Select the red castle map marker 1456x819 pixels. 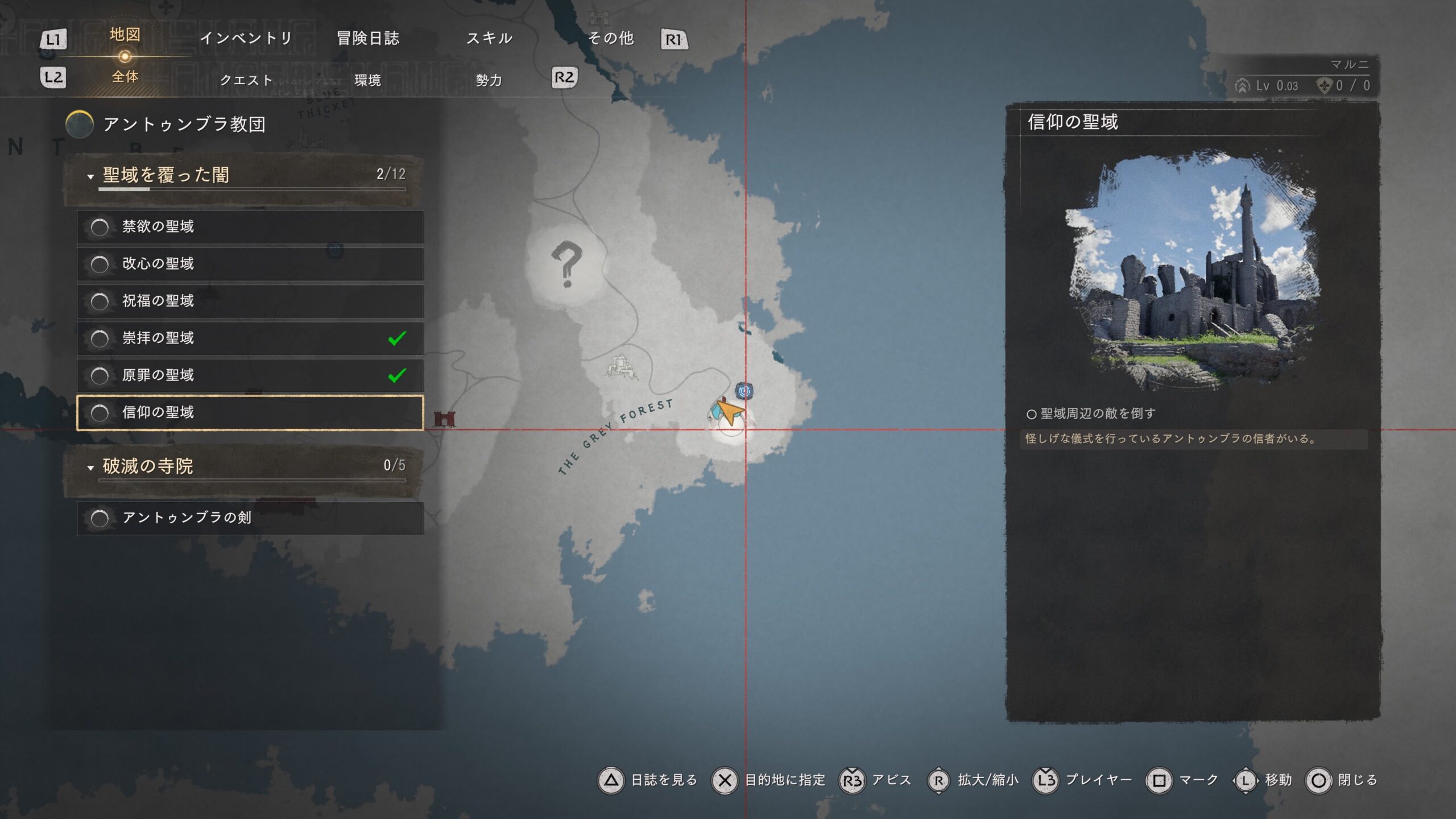tap(444, 419)
